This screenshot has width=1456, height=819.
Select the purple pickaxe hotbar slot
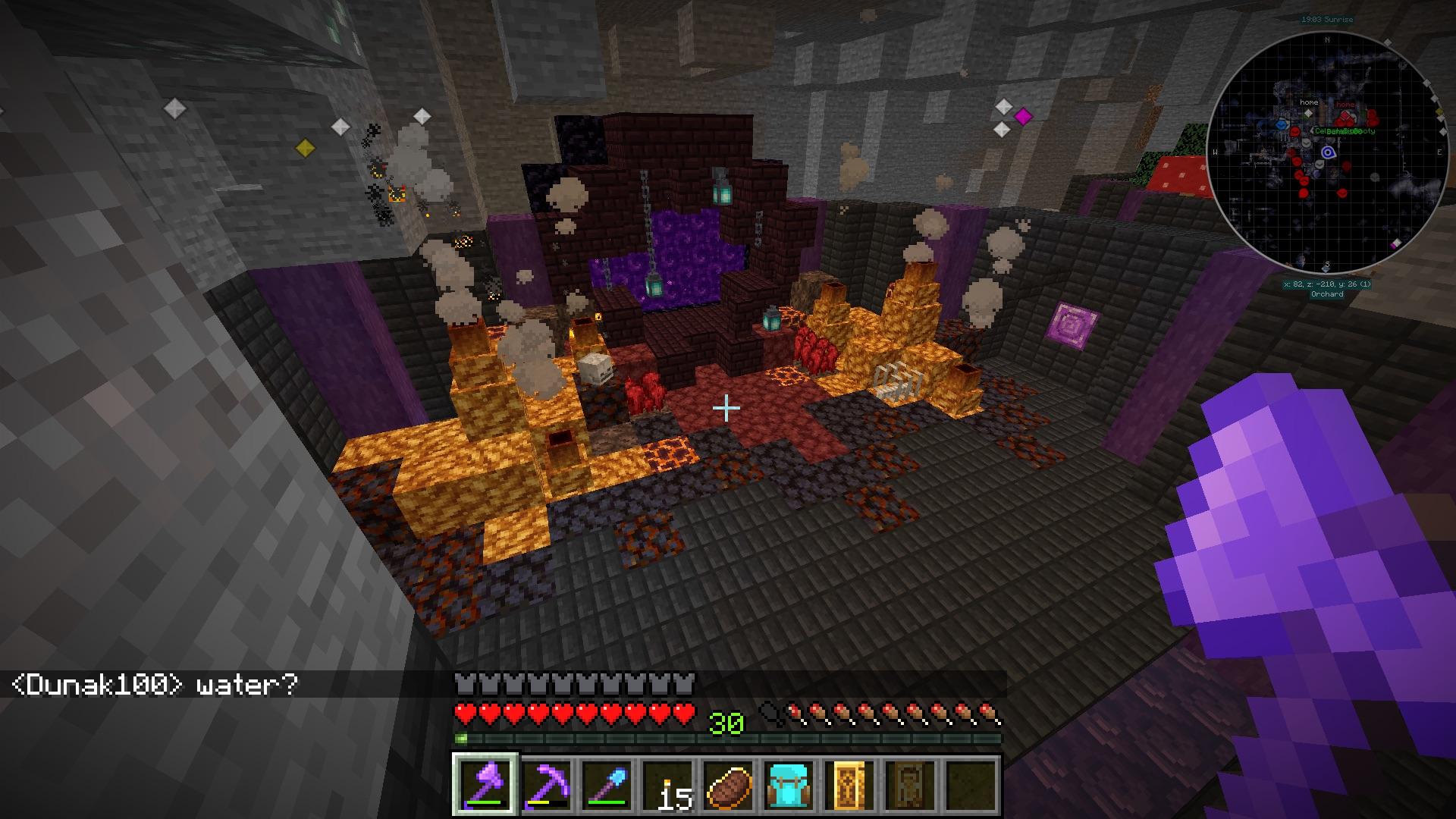click(546, 785)
